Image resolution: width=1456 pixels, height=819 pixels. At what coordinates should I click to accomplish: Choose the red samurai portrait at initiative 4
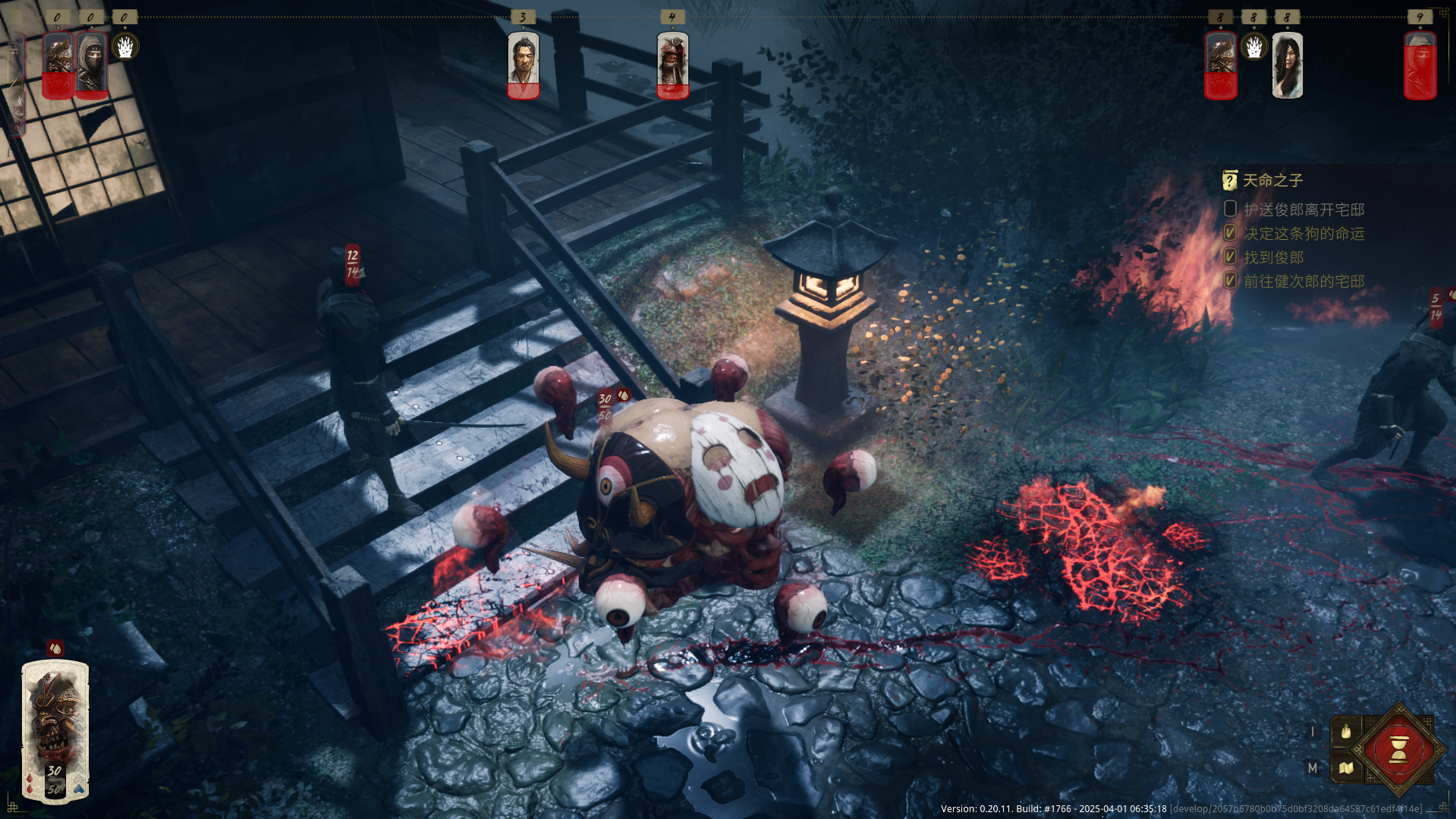(x=672, y=65)
